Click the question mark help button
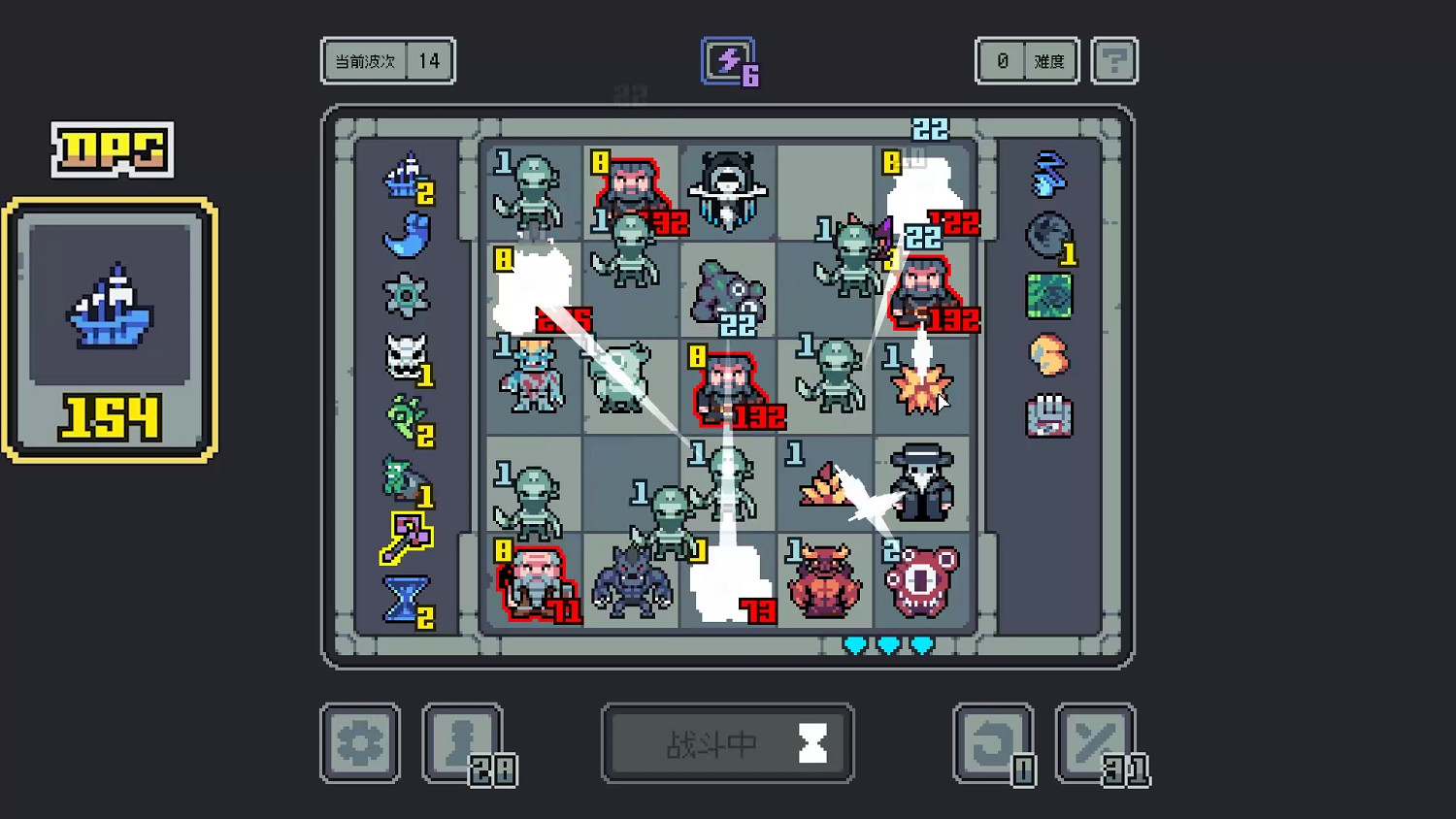1456x819 pixels. [1114, 60]
